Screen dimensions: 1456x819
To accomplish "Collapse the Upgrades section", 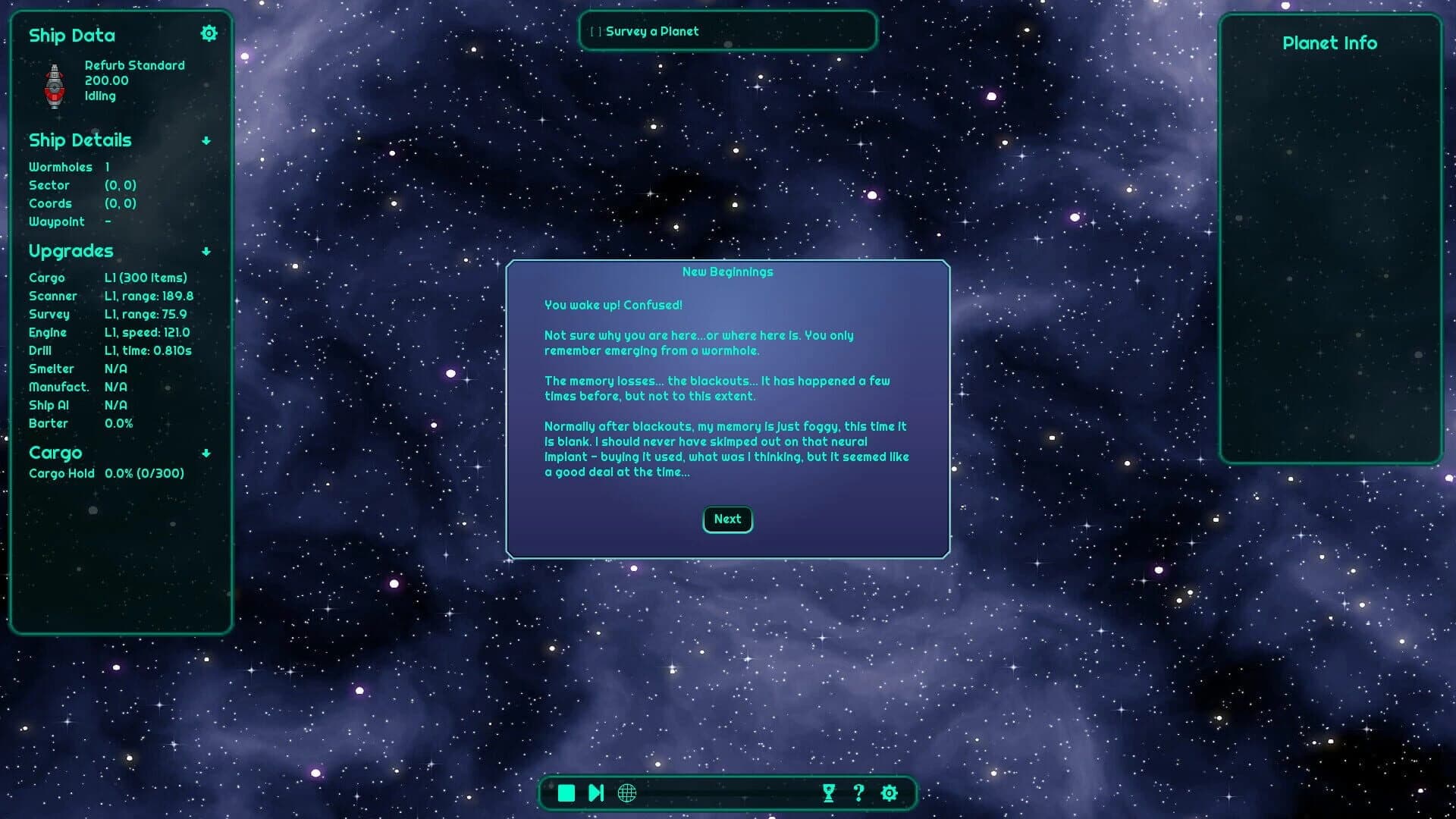I will click(x=206, y=253).
